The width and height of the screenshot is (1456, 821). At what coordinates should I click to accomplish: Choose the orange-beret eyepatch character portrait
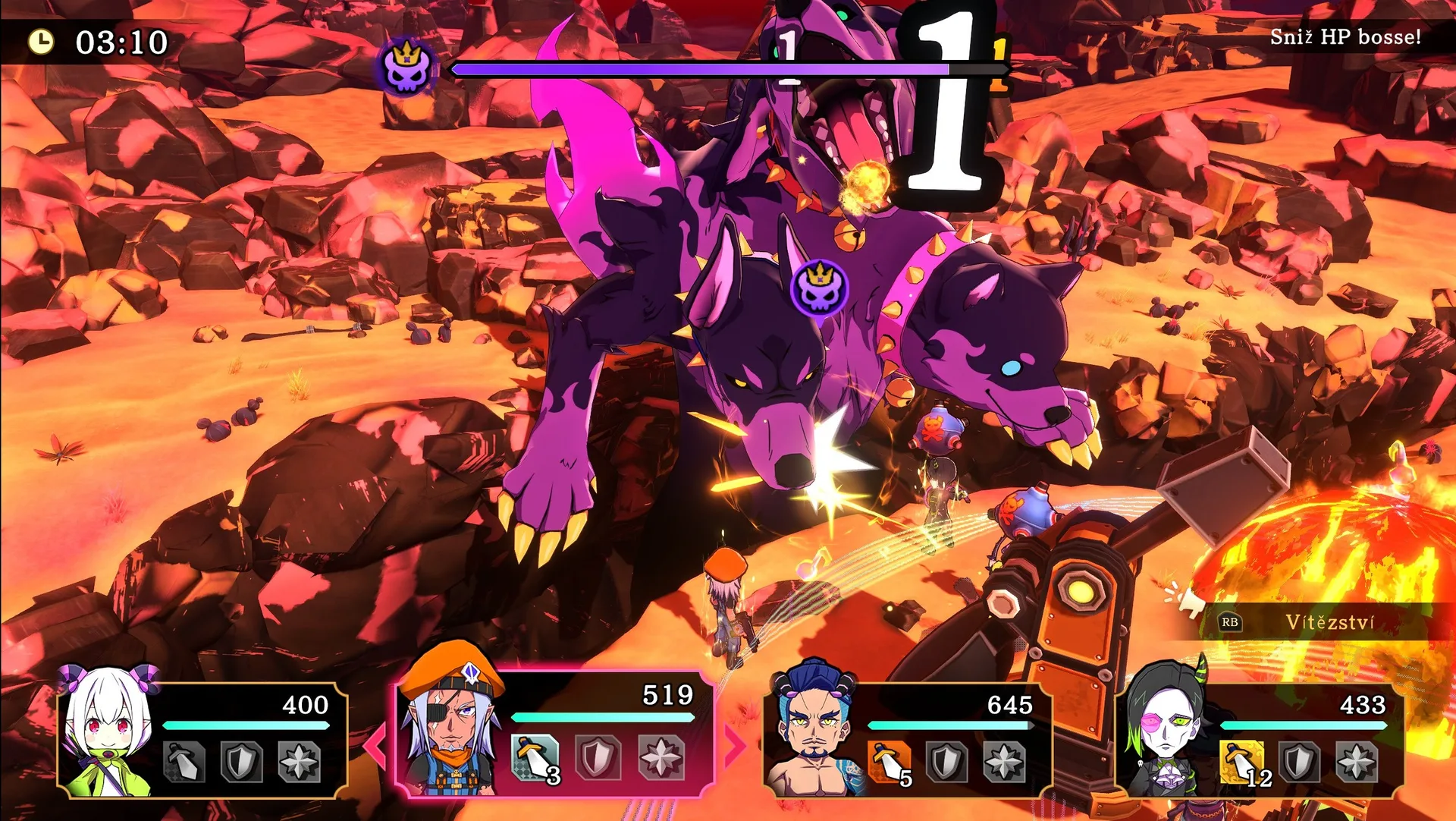(x=452, y=721)
